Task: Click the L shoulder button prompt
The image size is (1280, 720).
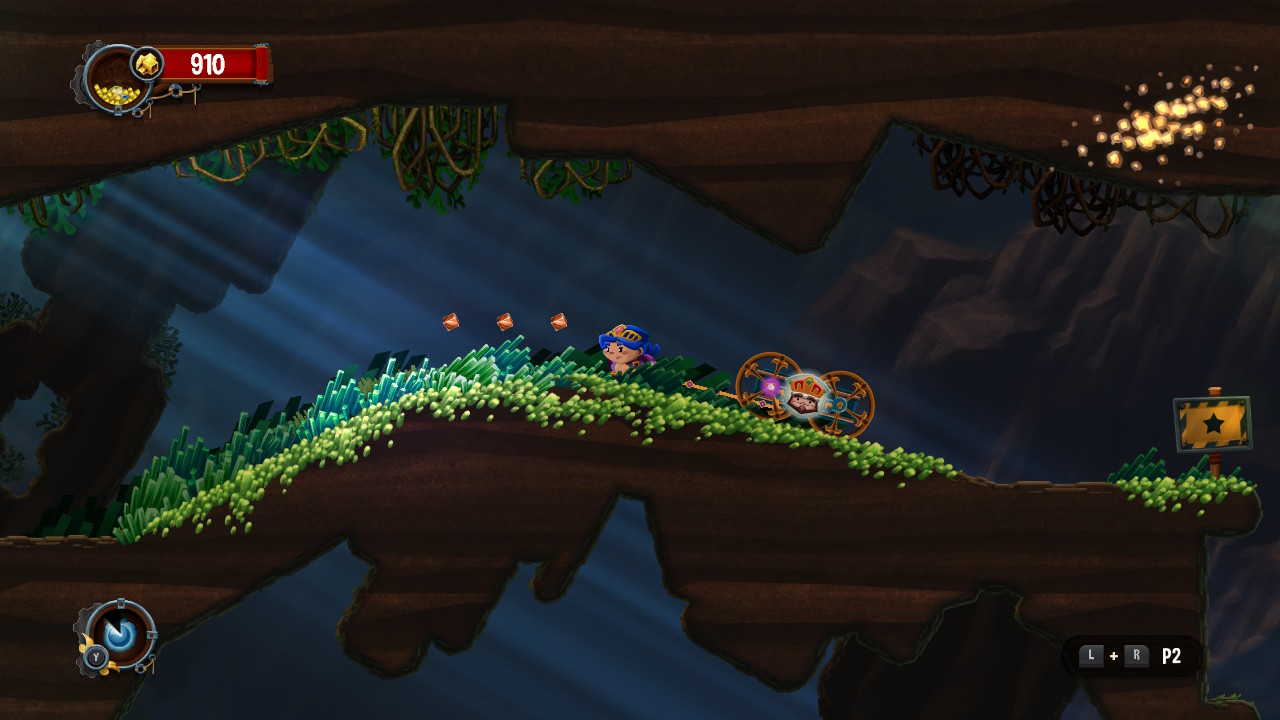Action: coord(1090,656)
